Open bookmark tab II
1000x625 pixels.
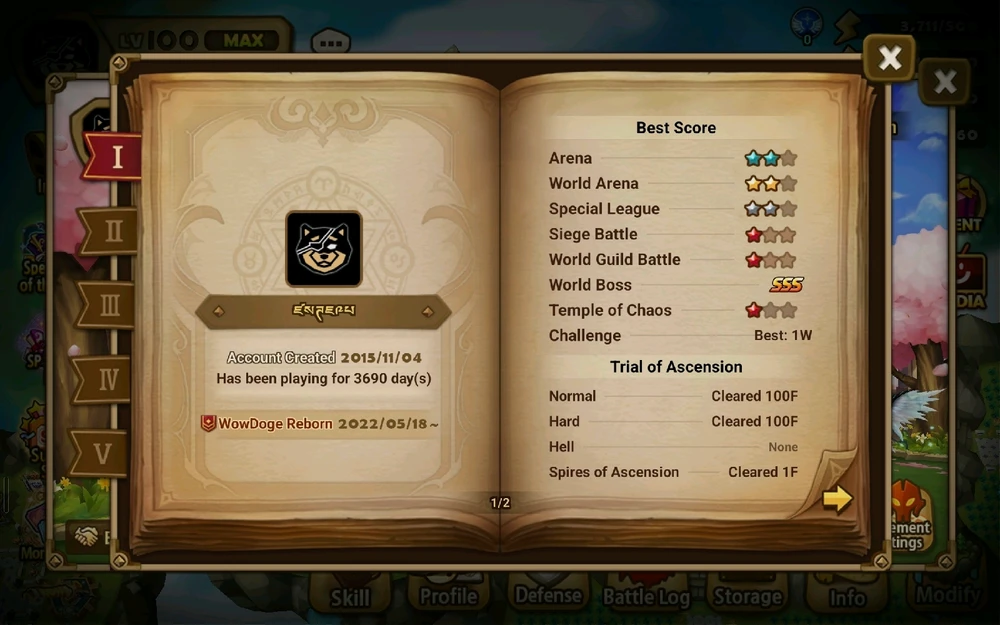110,232
